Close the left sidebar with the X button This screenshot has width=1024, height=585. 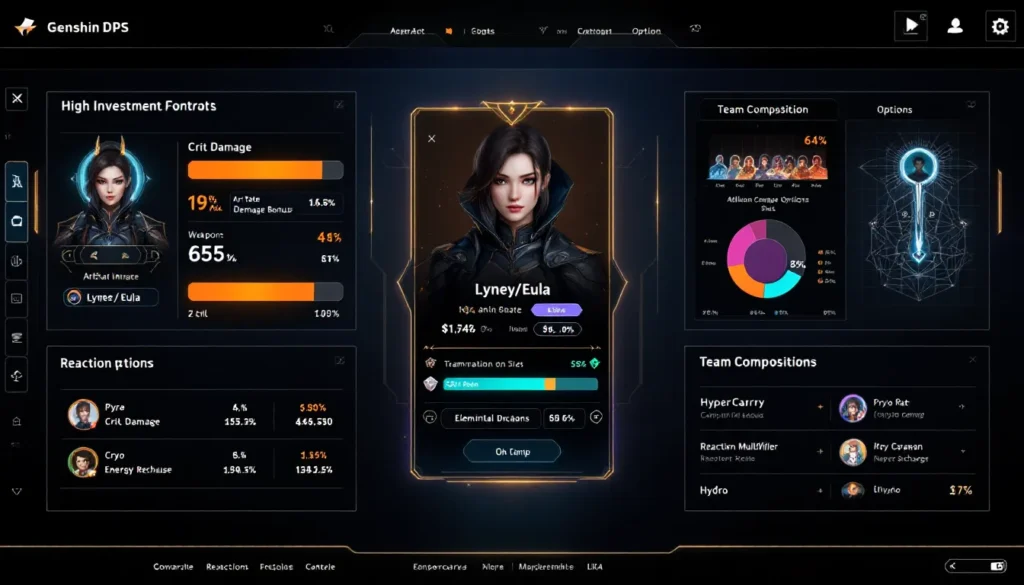(16, 99)
